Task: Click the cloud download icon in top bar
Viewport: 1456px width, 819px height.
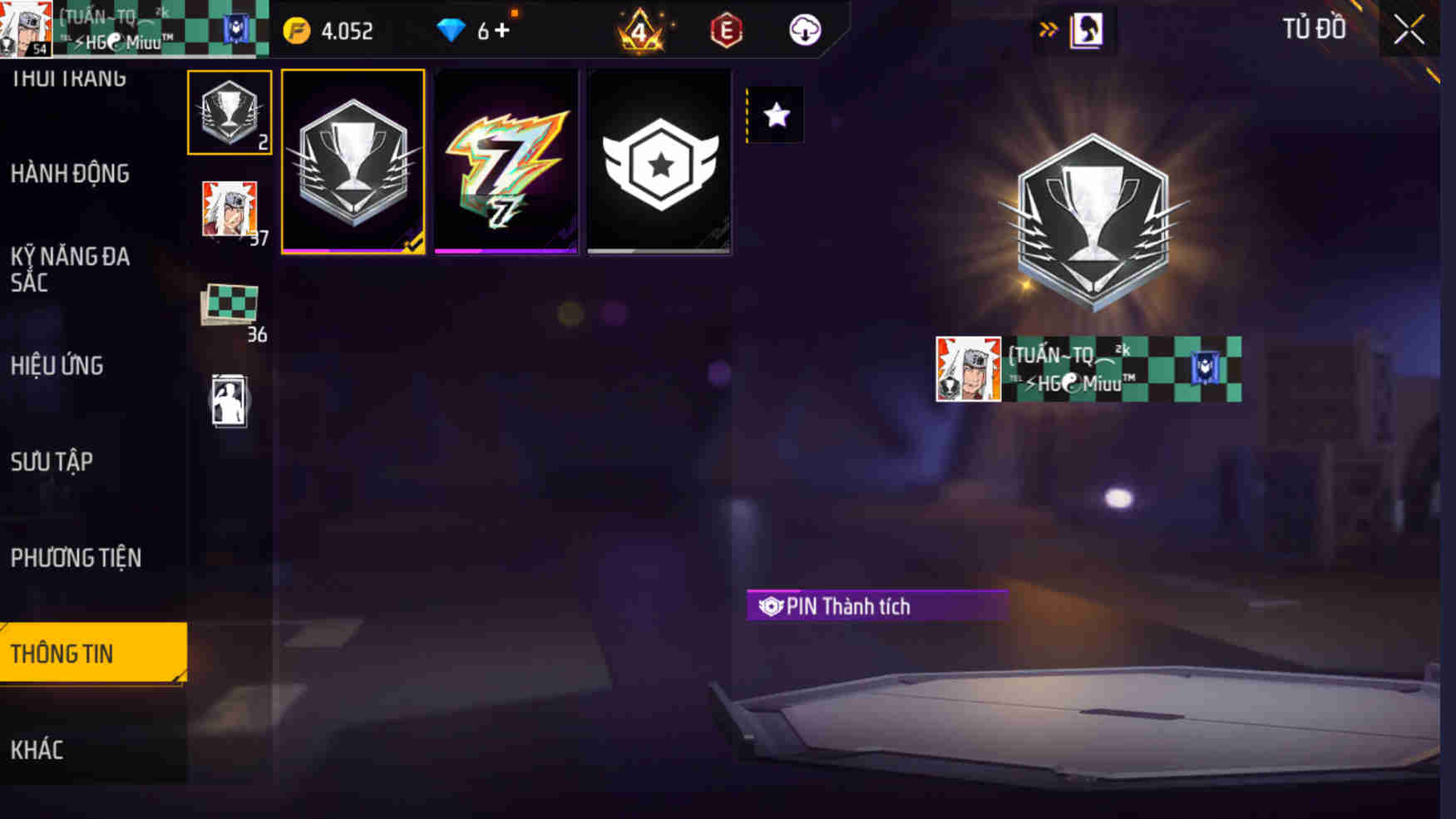Action: coord(803,31)
